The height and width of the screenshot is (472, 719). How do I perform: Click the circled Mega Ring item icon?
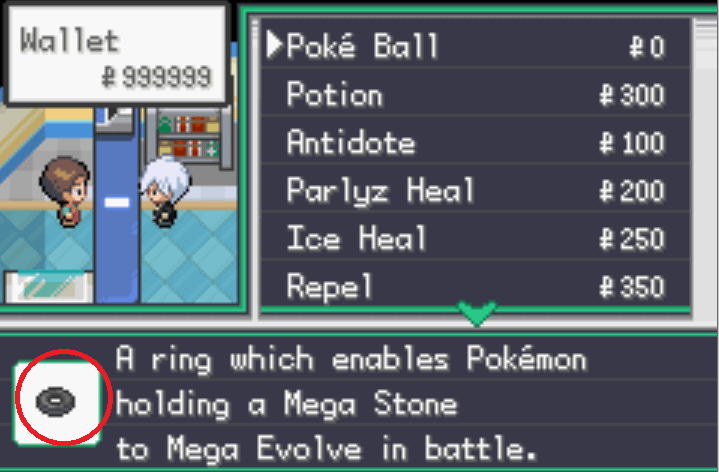tap(62, 401)
